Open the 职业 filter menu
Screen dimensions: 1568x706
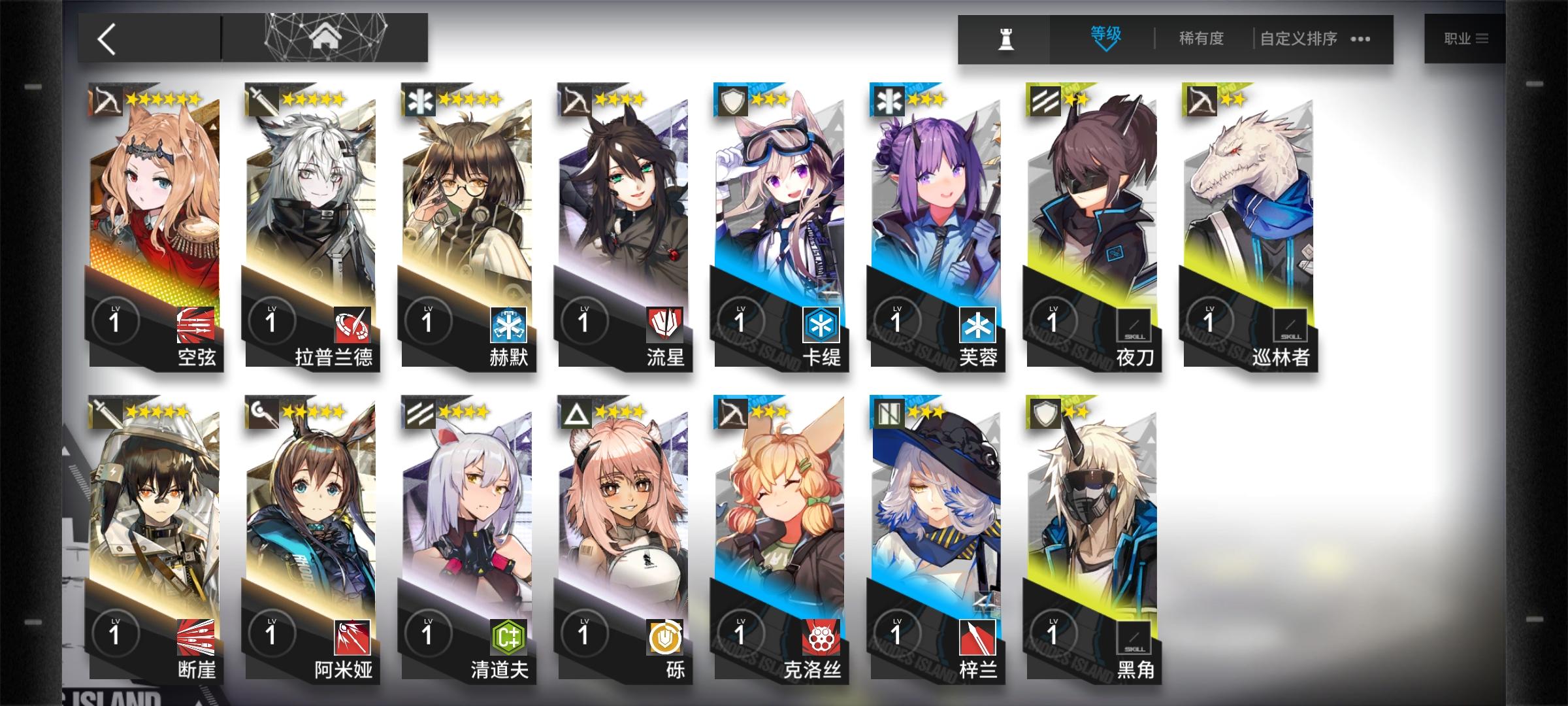coord(1463,39)
